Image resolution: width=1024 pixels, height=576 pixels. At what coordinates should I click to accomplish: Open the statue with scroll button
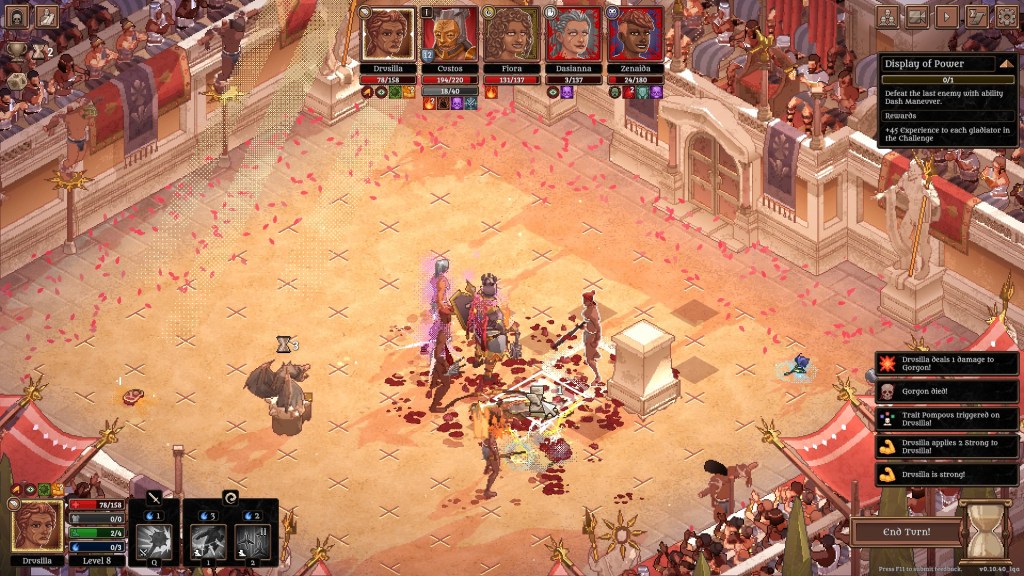[x=47, y=17]
